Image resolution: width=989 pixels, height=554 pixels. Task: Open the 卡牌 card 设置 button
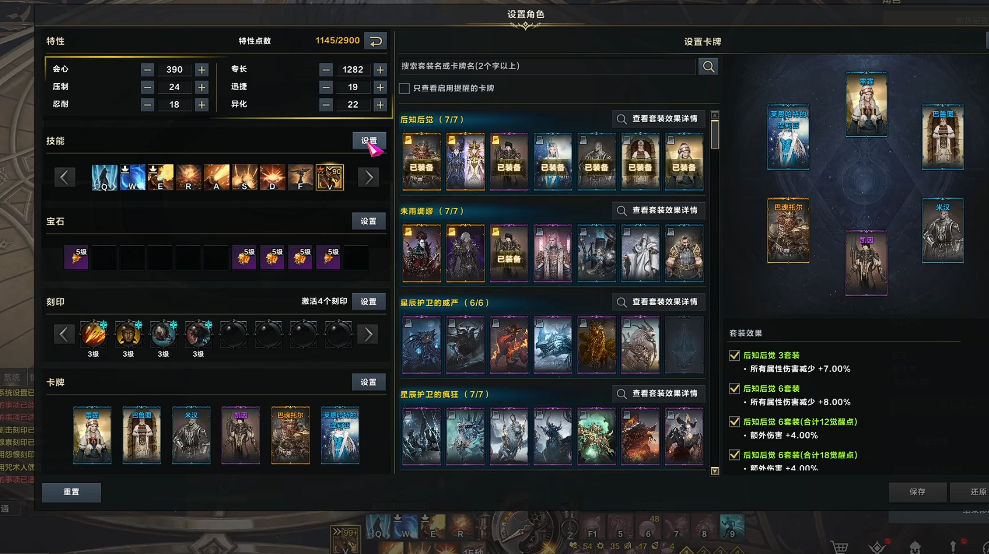pyautogui.click(x=368, y=382)
